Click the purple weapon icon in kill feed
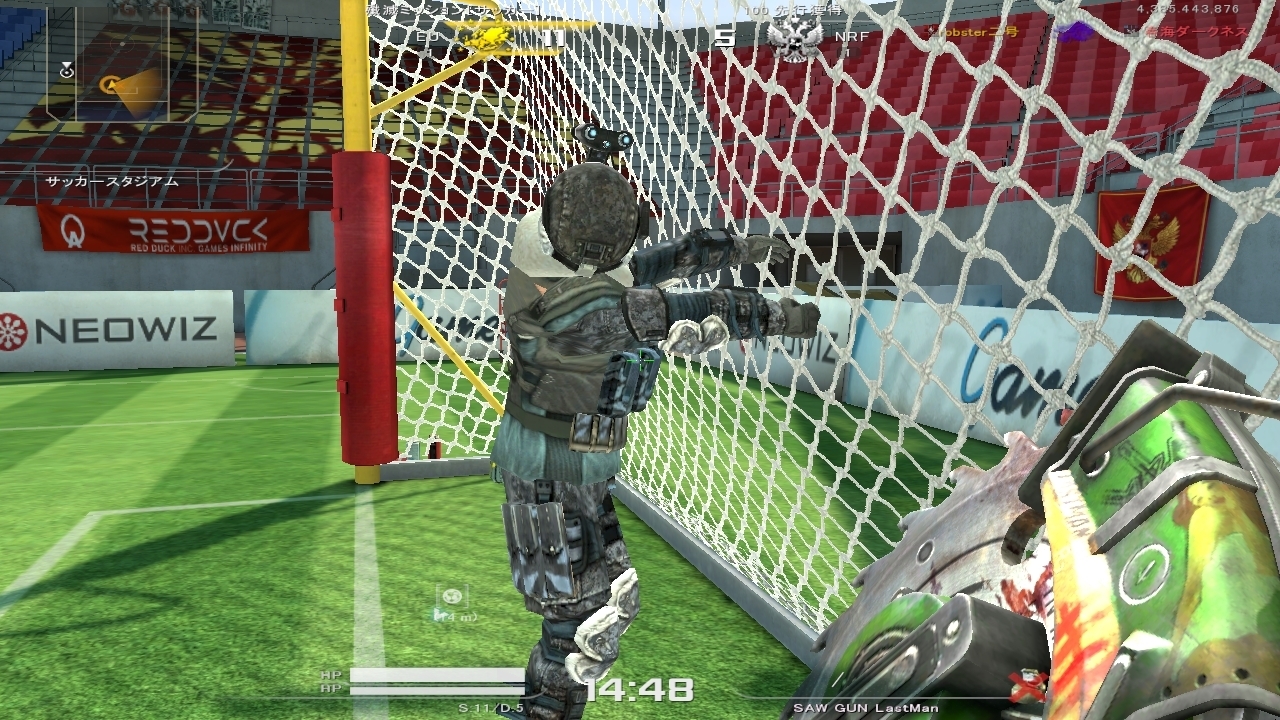The image size is (1280, 720). tap(1075, 32)
